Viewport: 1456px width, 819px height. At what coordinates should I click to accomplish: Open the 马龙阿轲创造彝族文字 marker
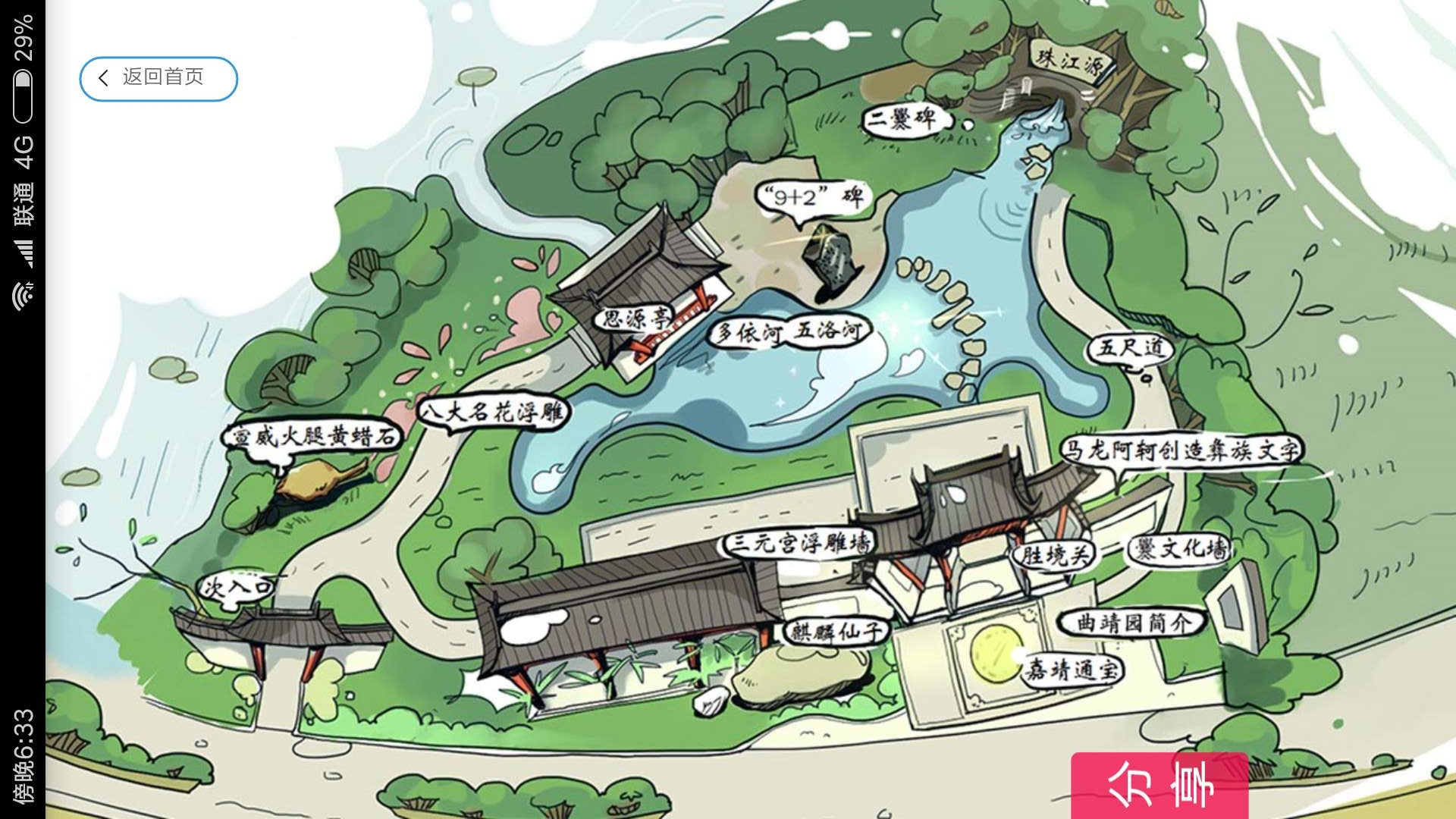(x=1179, y=450)
